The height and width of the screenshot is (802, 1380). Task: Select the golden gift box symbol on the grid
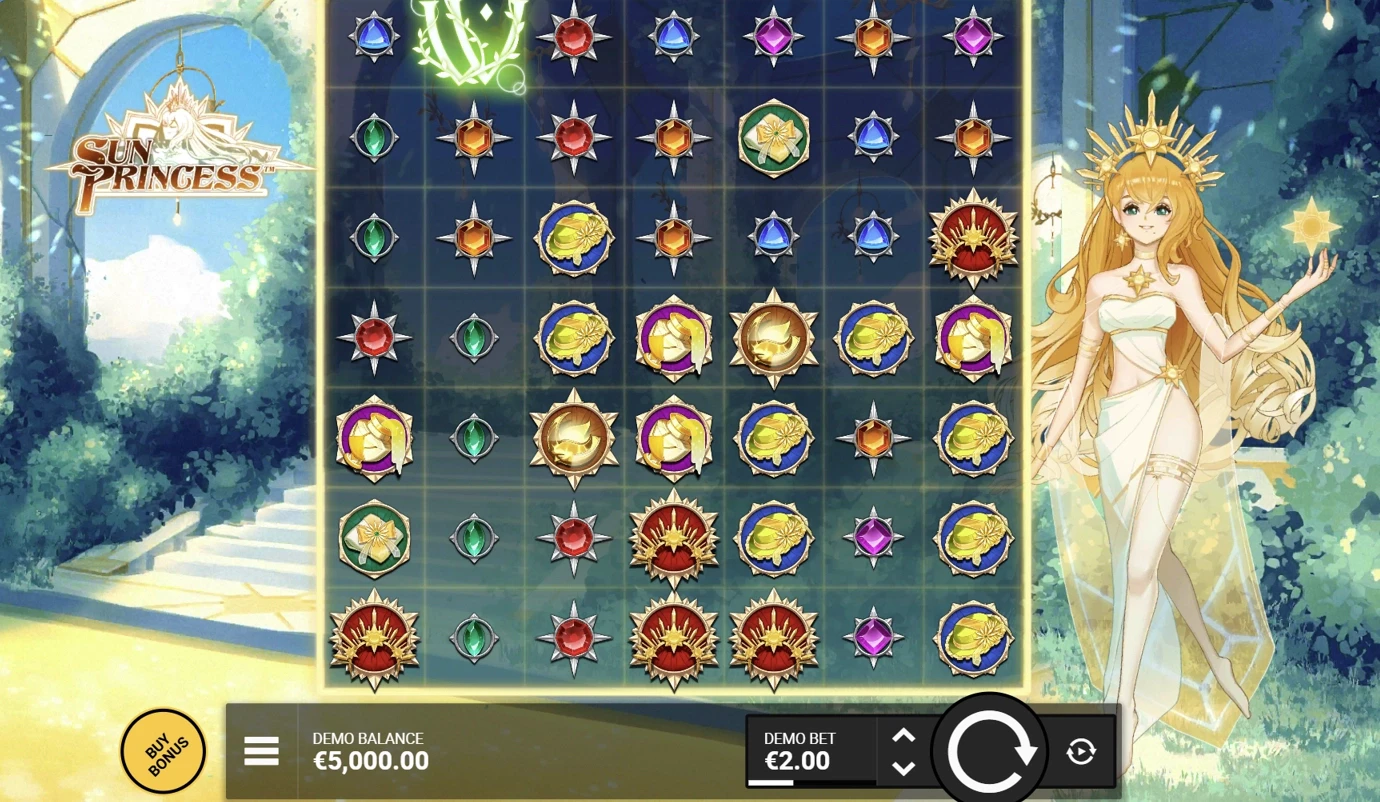pos(773,138)
